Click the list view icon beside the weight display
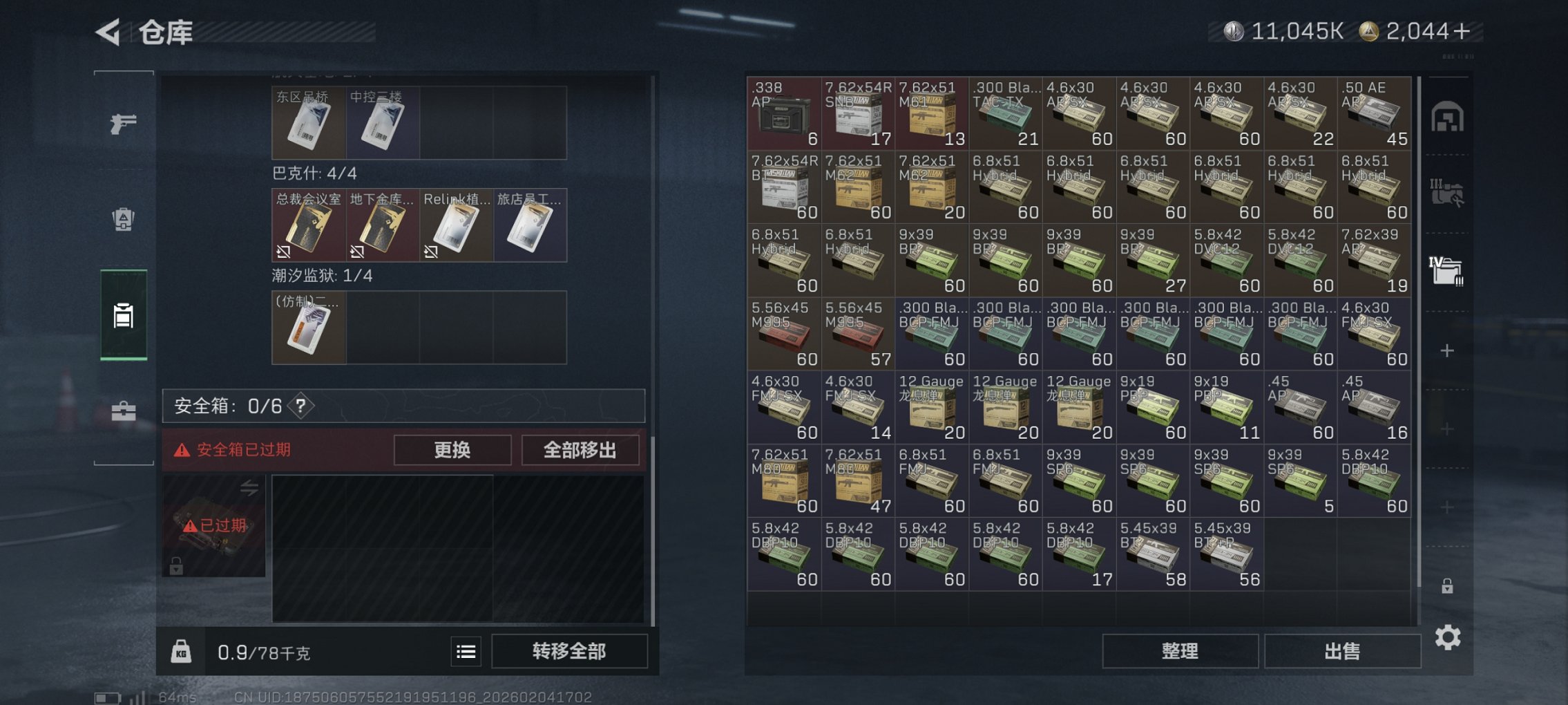The image size is (1568, 705). [466, 652]
